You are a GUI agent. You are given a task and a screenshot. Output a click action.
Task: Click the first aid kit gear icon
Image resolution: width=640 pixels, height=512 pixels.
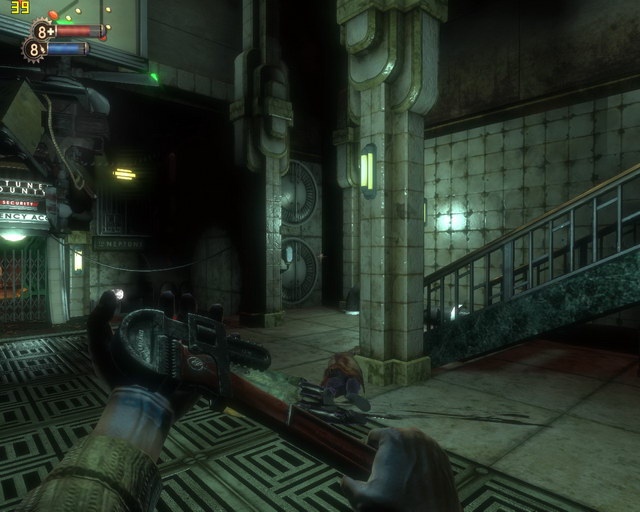(42, 30)
